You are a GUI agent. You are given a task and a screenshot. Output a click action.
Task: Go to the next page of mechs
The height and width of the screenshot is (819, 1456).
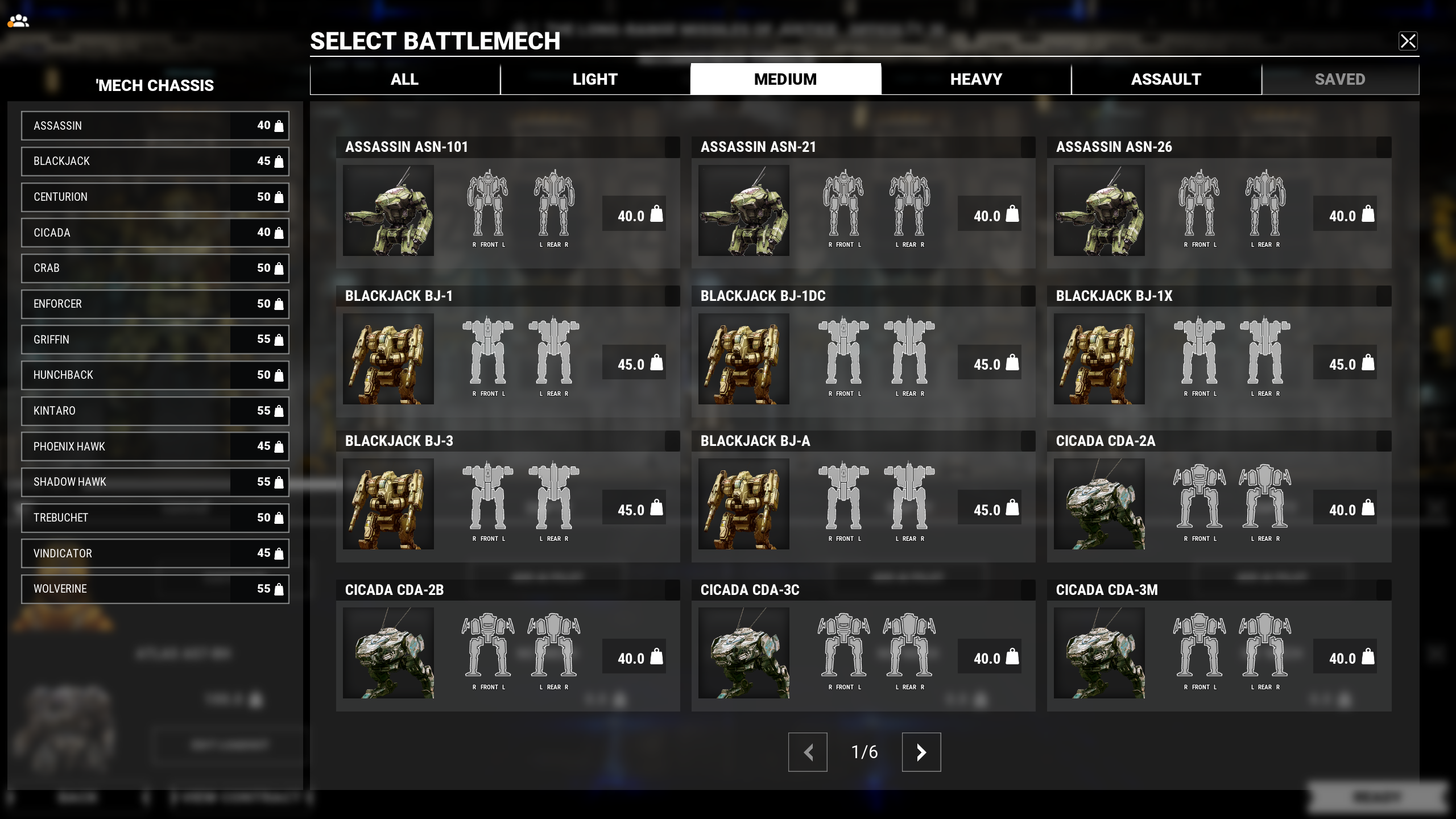(x=921, y=752)
